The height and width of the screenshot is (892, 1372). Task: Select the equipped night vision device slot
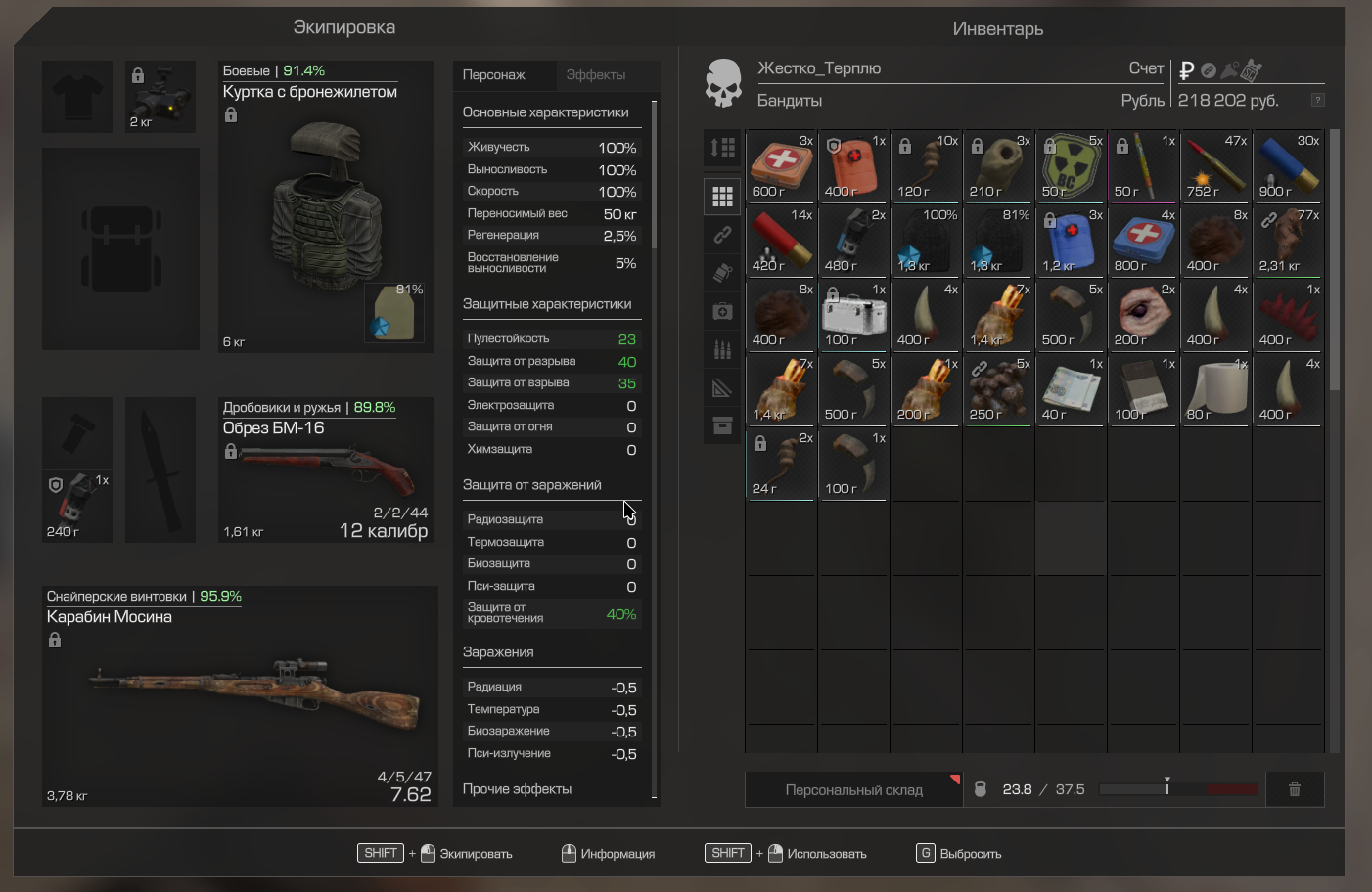(160, 97)
